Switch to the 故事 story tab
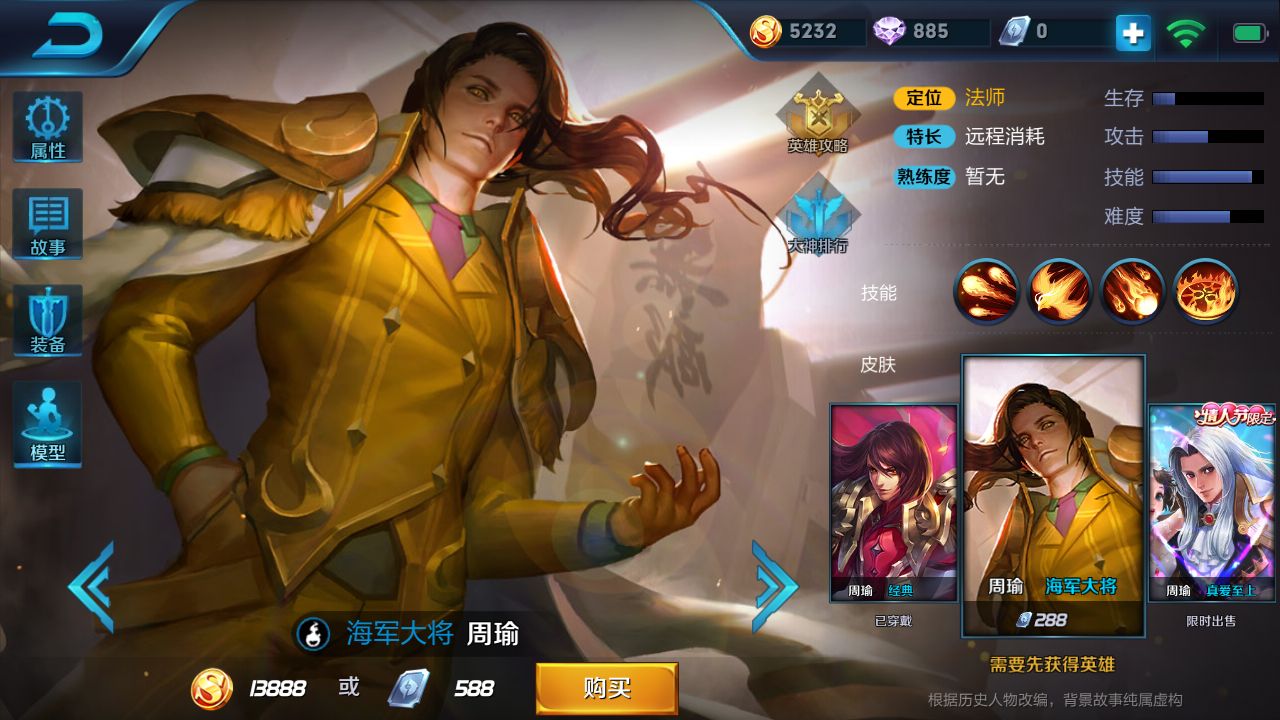This screenshot has width=1280, height=720. [x=47, y=222]
